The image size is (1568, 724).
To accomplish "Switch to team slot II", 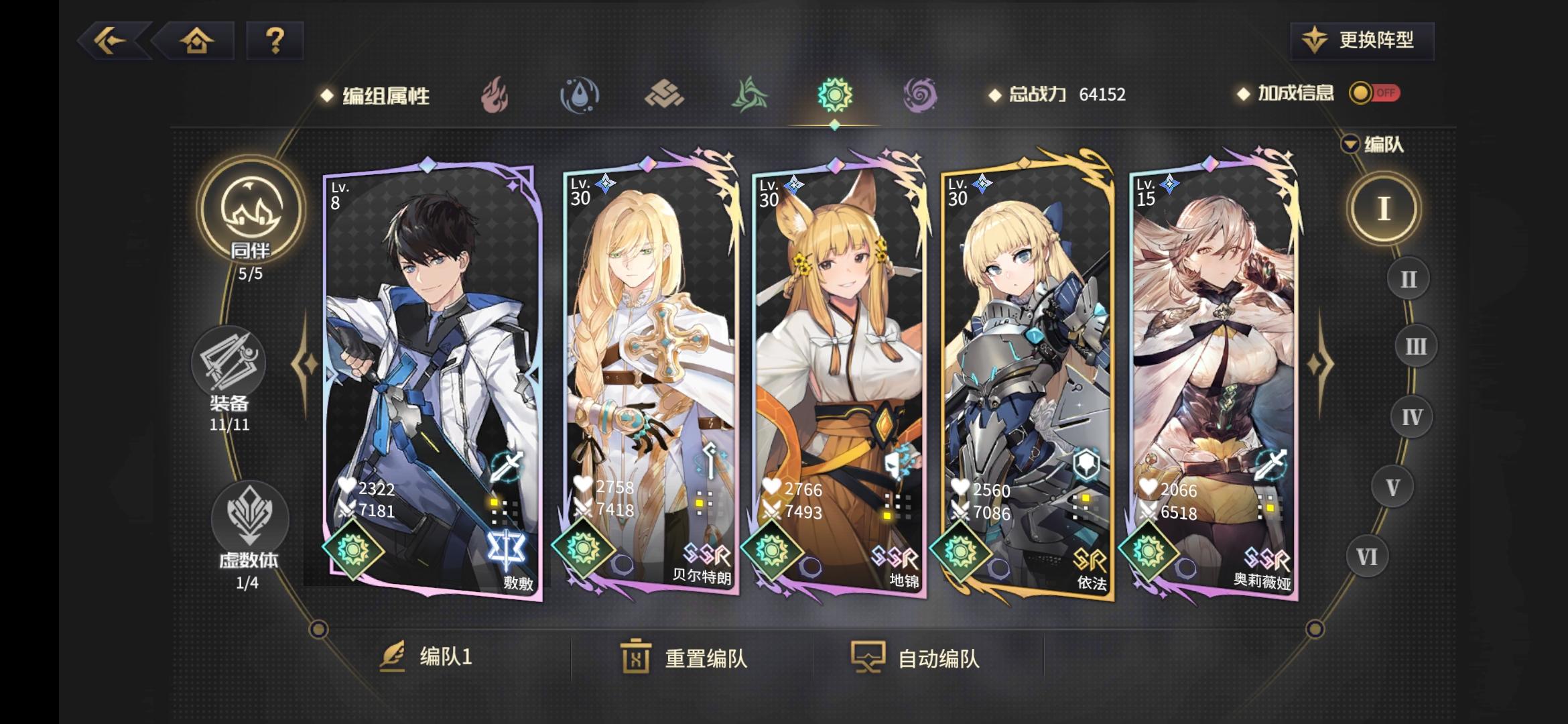I will [1409, 278].
